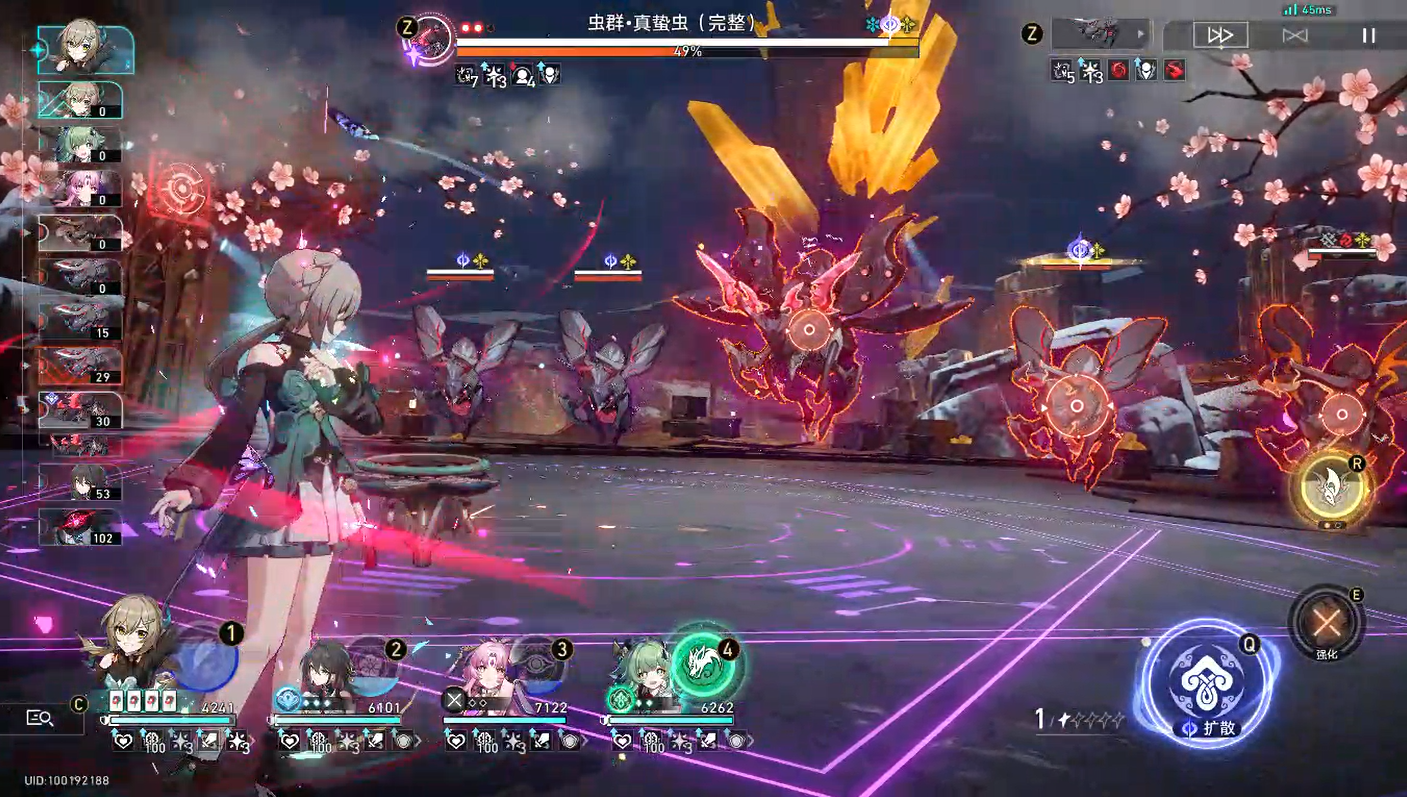Click the top action-order portrait
The image size is (1407, 797).
pos(85,49)
